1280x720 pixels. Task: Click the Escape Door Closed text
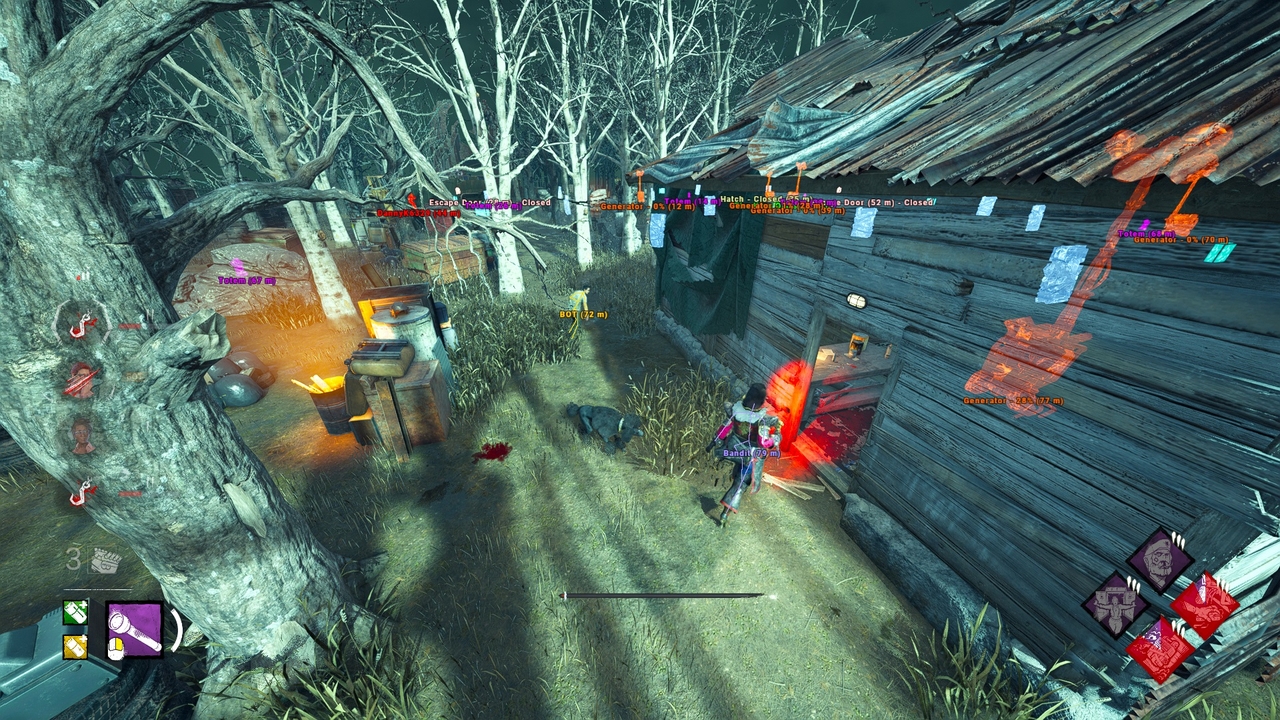[489, 202]
